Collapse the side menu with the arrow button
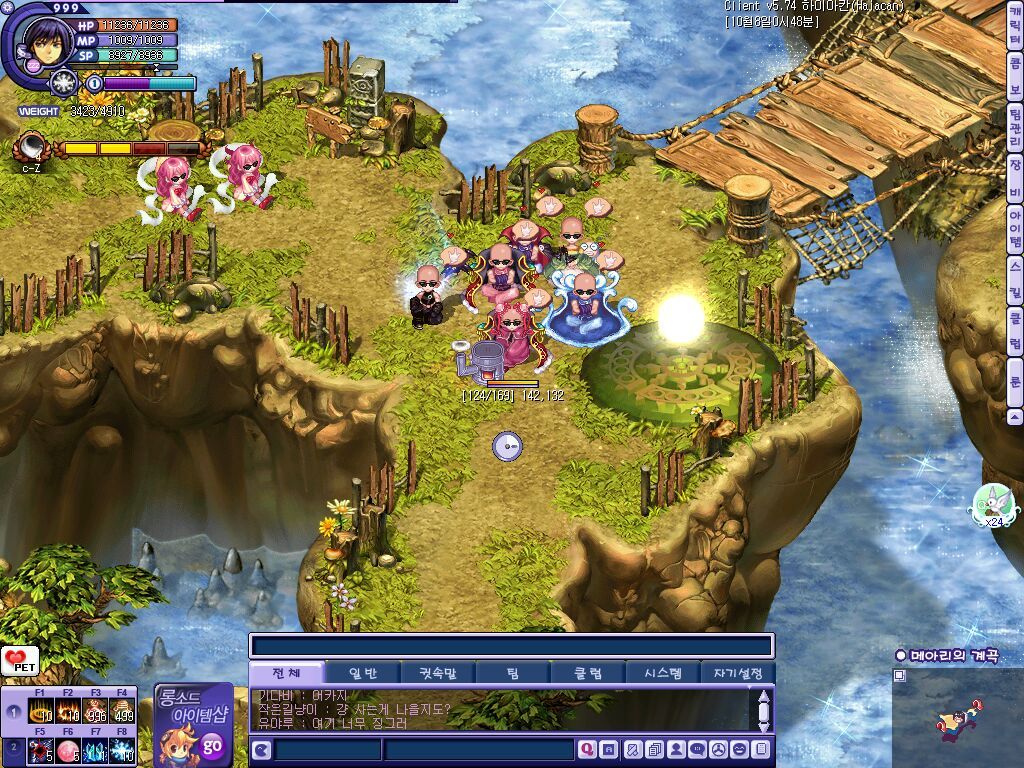This screenshot has width=1024, height=768. [1015, 416]
